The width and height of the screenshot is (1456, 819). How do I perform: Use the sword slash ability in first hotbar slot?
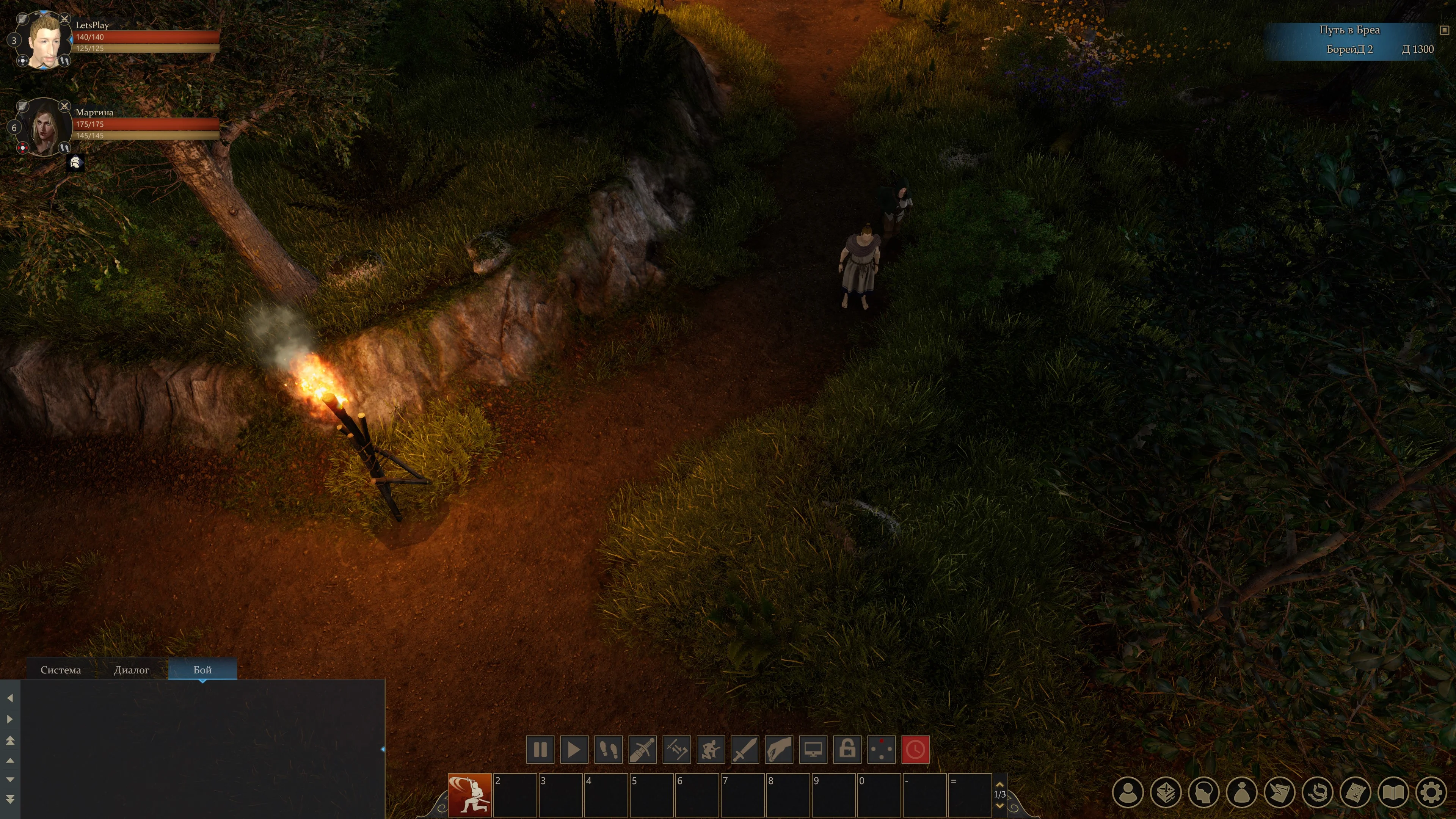pyautogui.click(x=470, y=795)
